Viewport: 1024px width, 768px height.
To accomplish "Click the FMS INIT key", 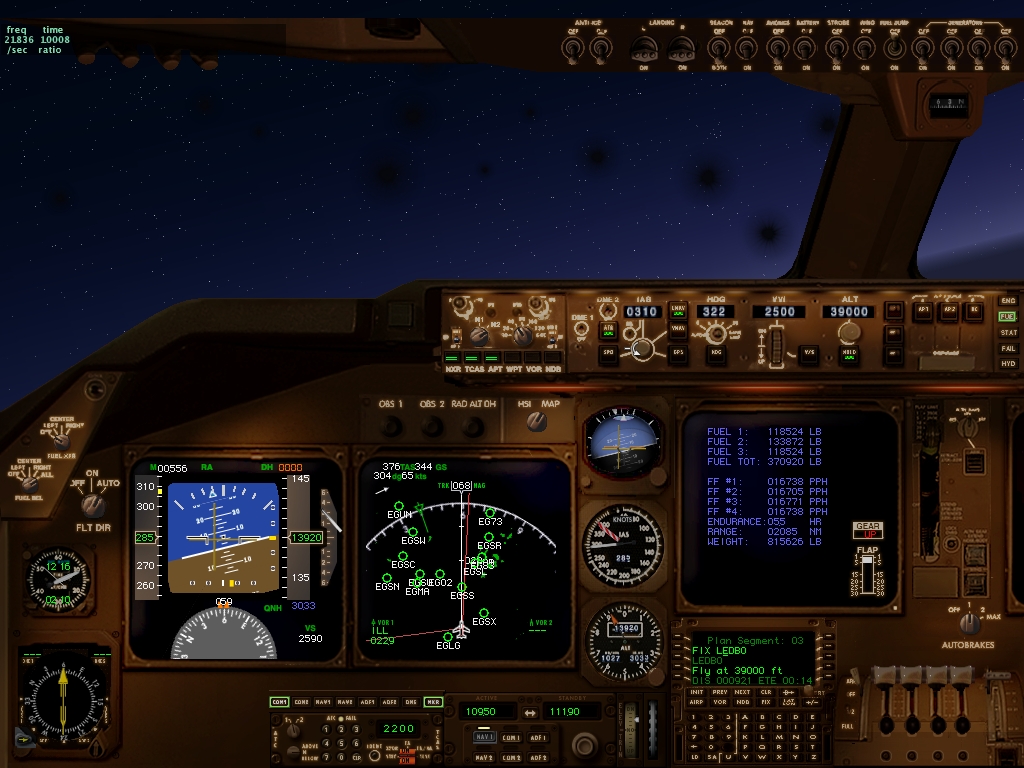I will pos(697,691).
